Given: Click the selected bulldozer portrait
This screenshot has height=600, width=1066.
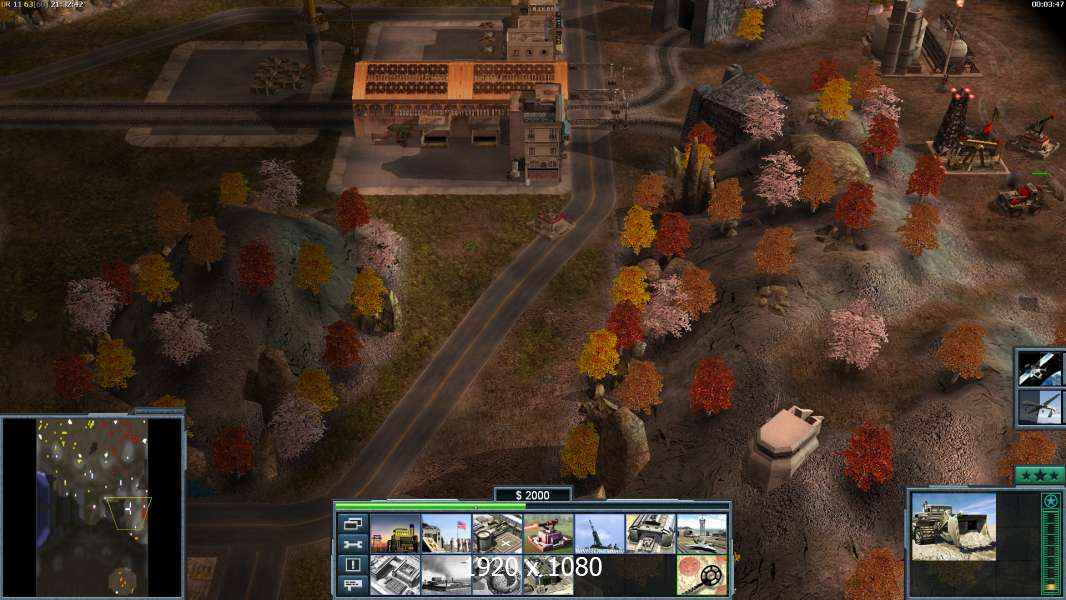Looking at the screenshot, I should pyautogui.click(x=953, y=526).
